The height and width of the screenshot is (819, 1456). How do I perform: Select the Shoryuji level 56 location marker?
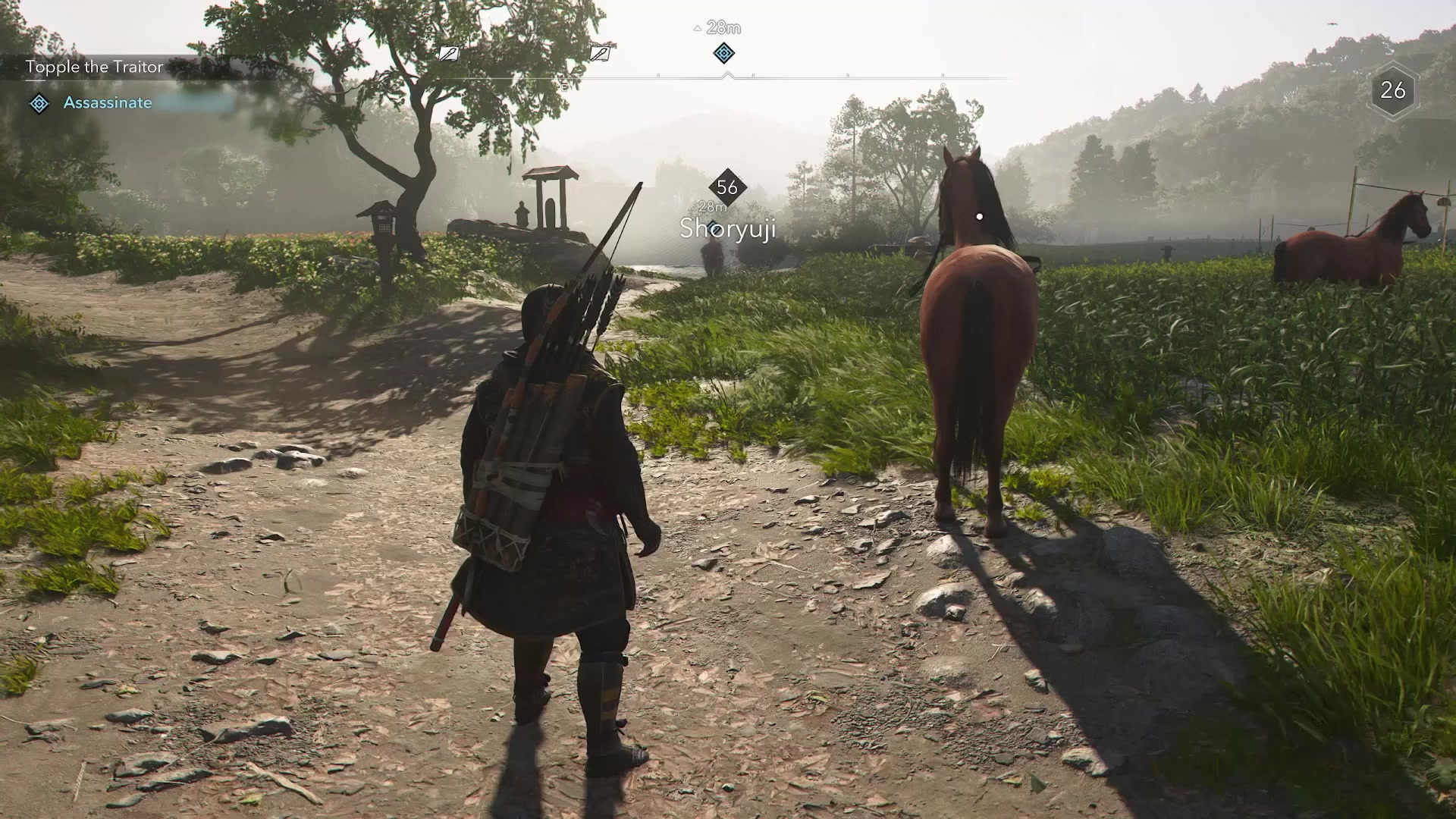[727, 187]
